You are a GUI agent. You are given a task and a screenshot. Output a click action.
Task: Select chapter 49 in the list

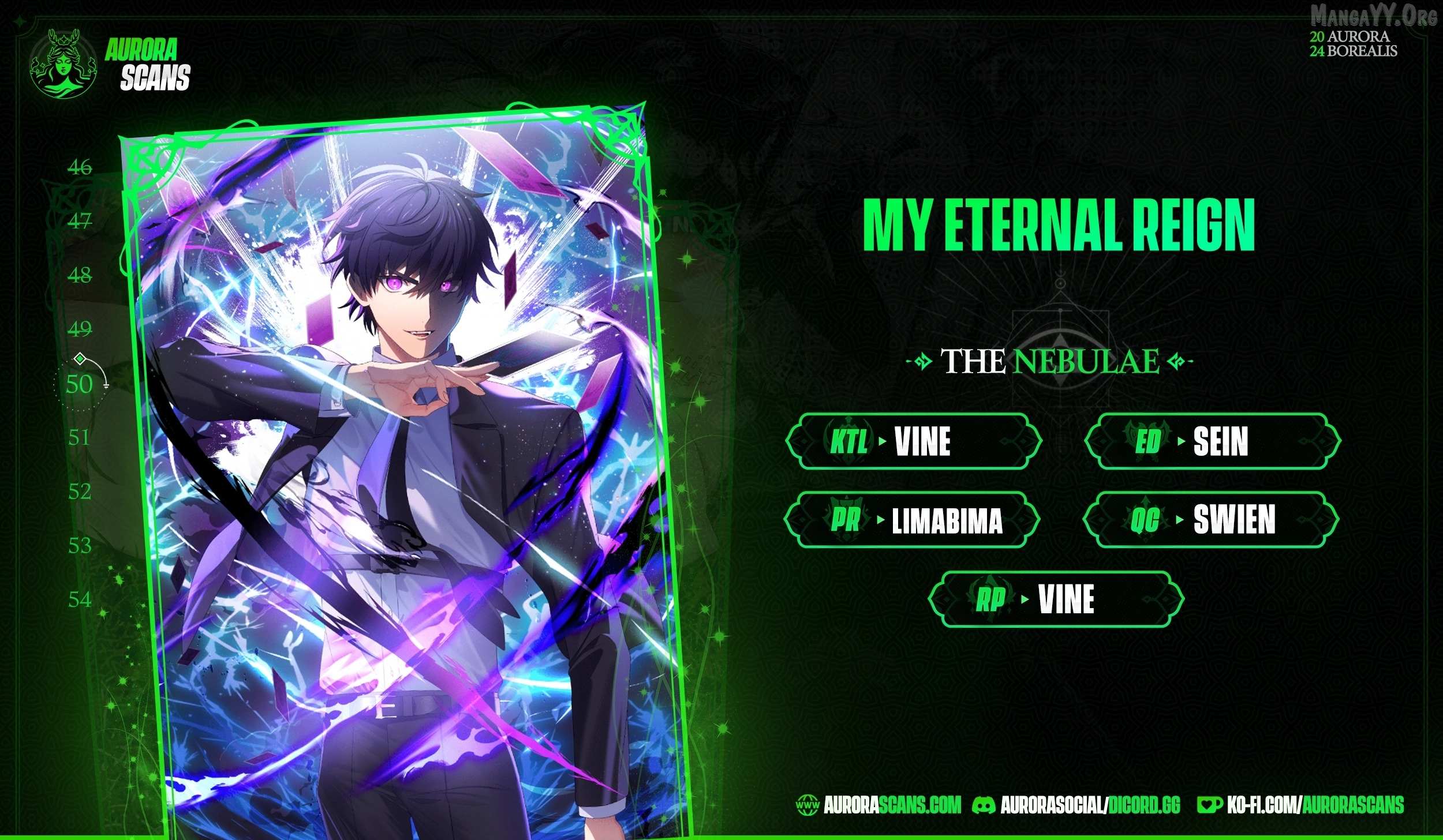(80, 329)
